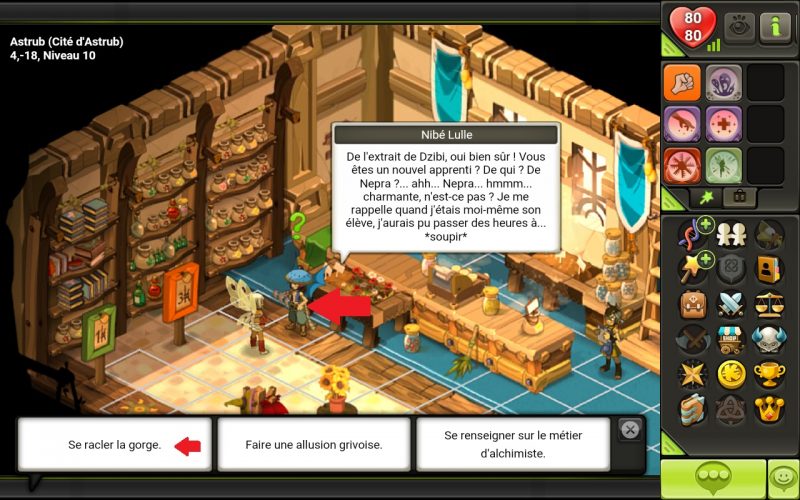The width and height of the screenshot is (800, 500).
Task: Open the backpack inventory
Action: pos(693,304)
